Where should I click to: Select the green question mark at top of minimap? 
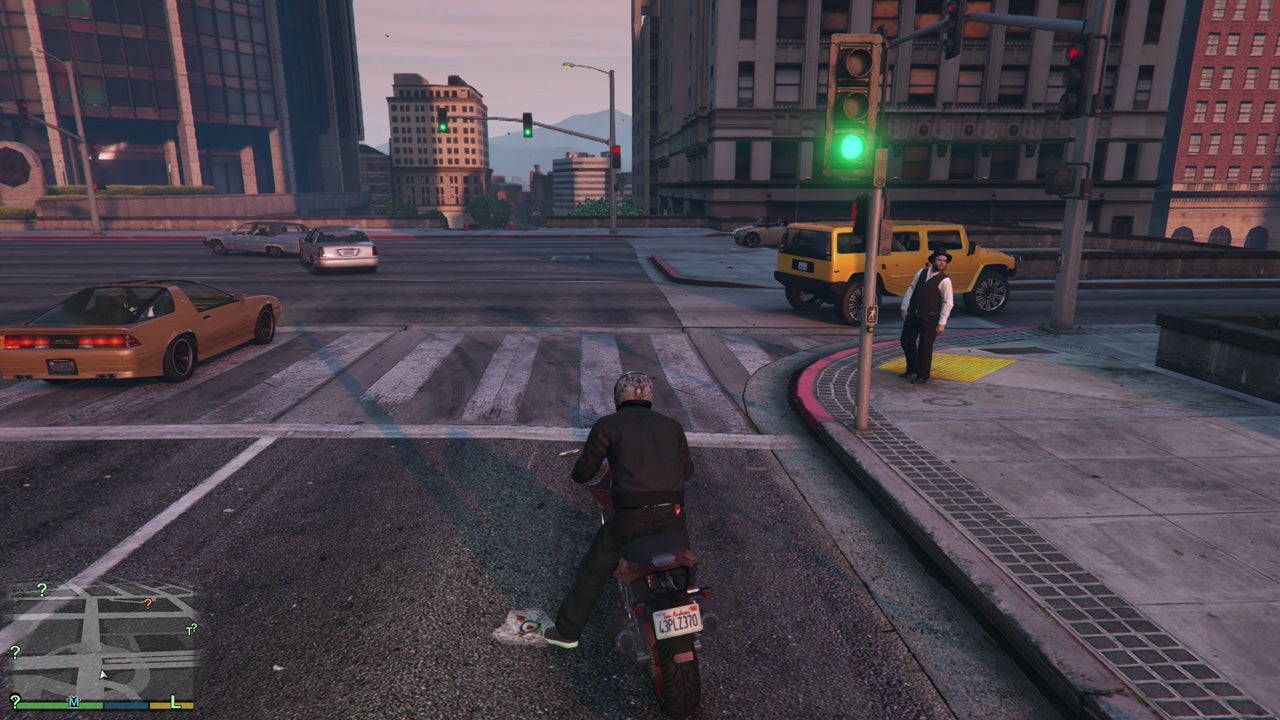(x=41, y=589)
